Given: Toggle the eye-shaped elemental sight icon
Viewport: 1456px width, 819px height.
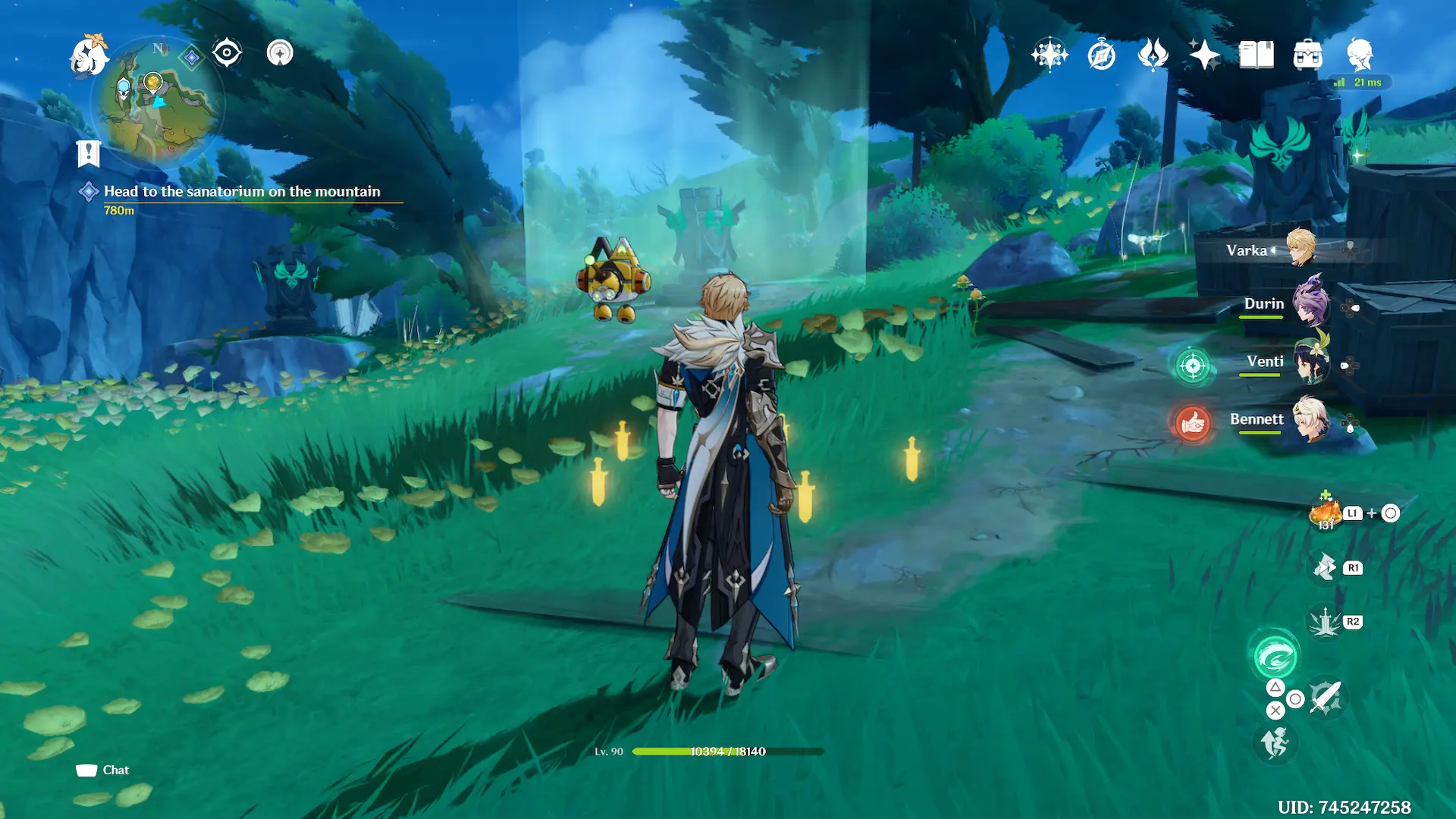Looking at the screenshot, I should pyautogui.click(x=227, y=53).
